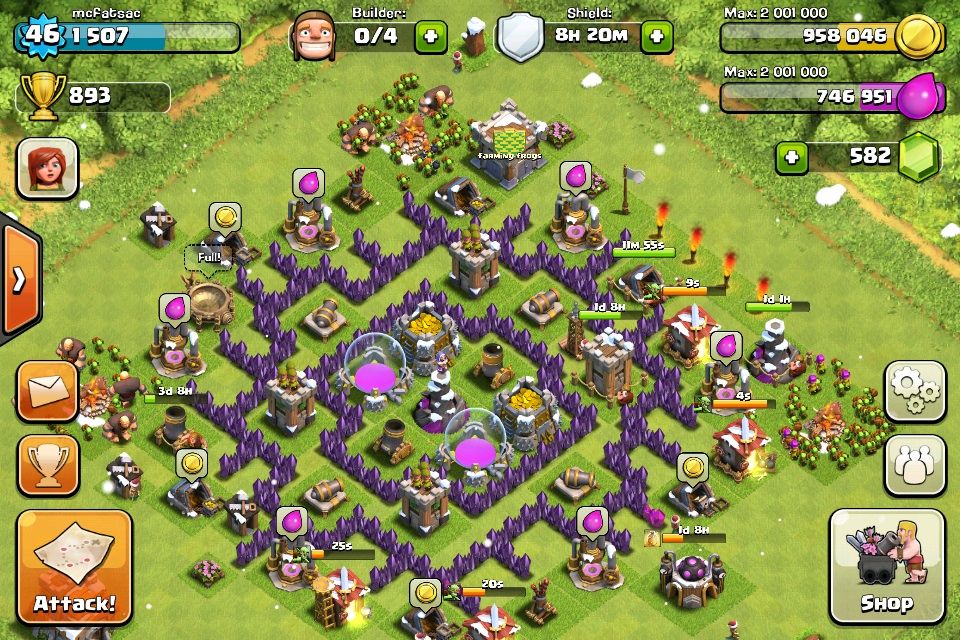Open the trophy leaderboard button
This screenshot has height=640, width=960.
click(47, 464)
